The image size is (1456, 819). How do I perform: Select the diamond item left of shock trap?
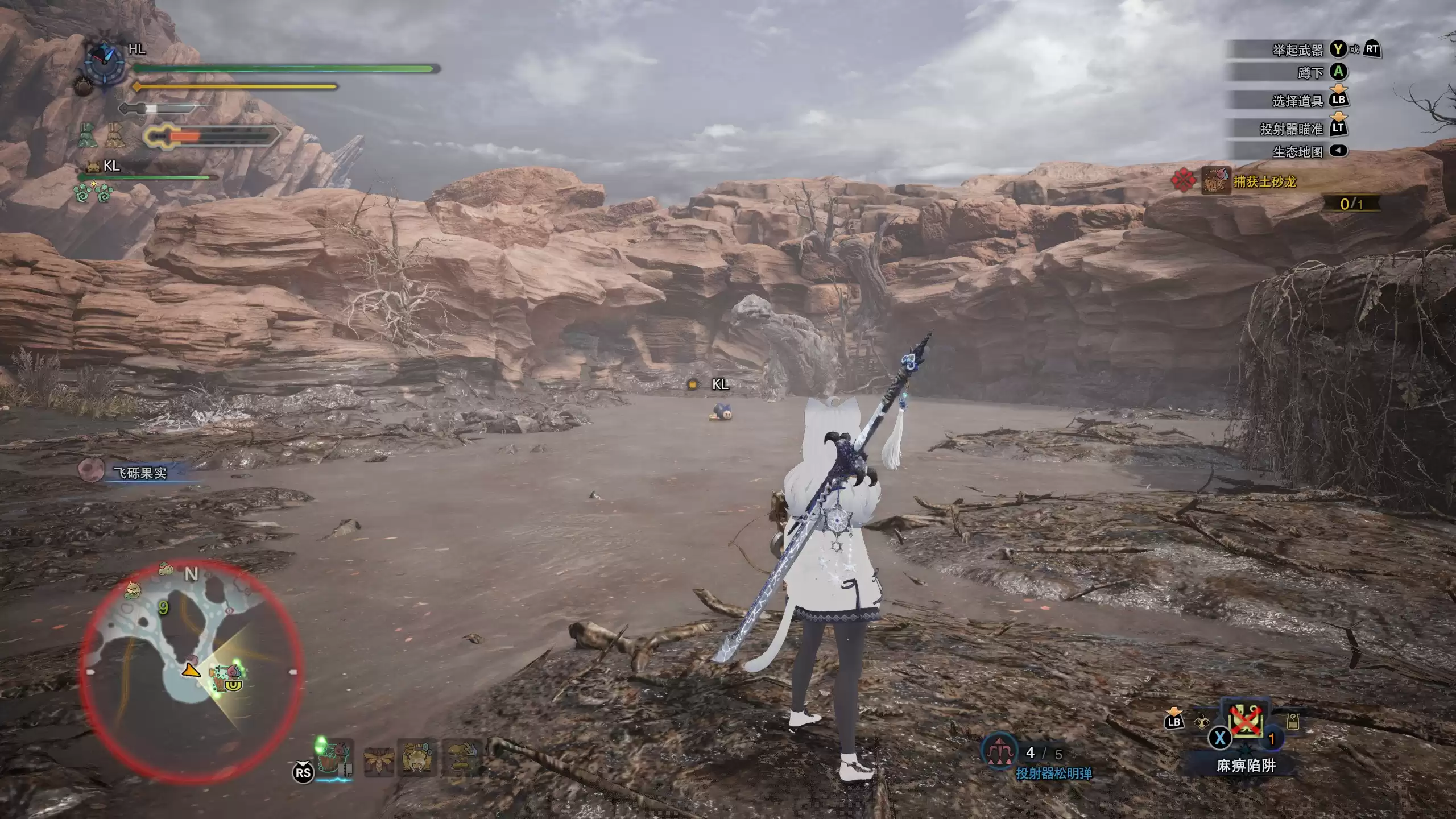tap(1200, 722)
